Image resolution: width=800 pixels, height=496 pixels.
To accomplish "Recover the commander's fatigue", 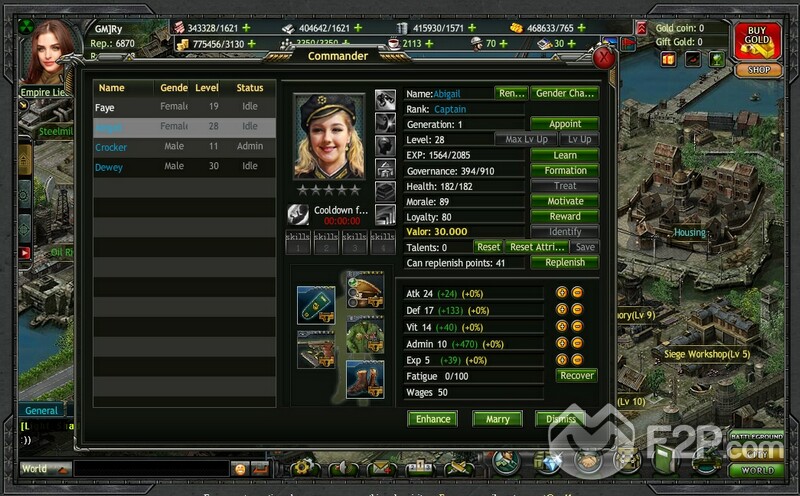I will [576, 375].
